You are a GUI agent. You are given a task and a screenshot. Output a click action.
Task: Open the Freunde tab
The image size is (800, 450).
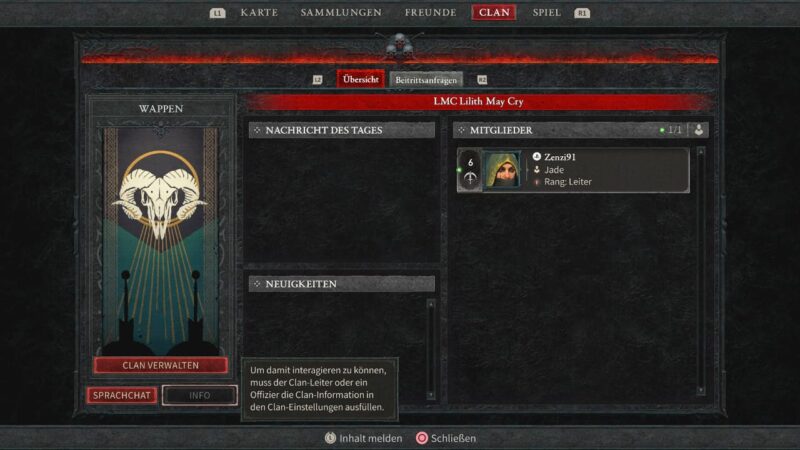(x=430, y=13)
